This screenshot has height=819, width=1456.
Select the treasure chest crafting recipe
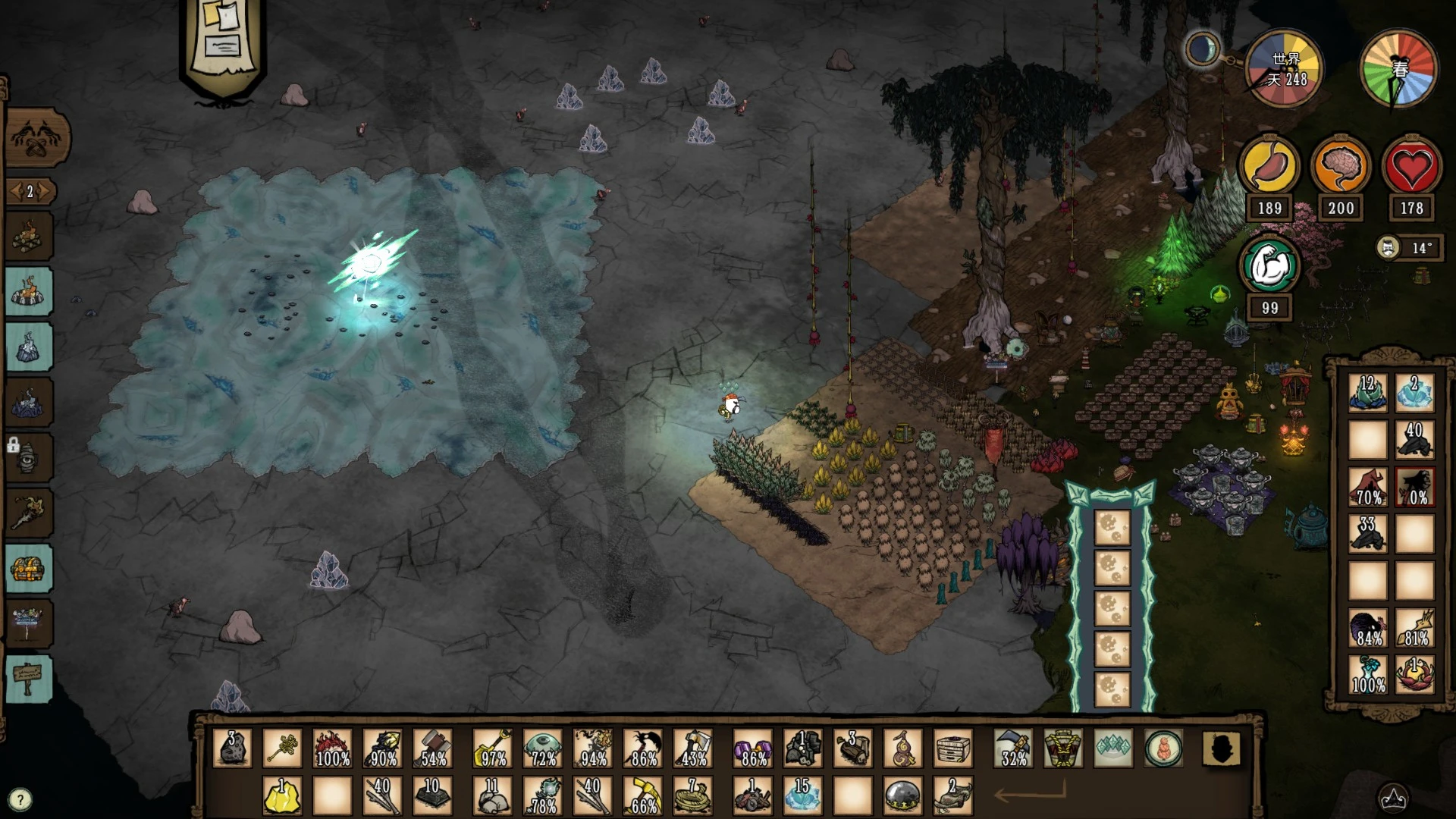pos(29,568)
